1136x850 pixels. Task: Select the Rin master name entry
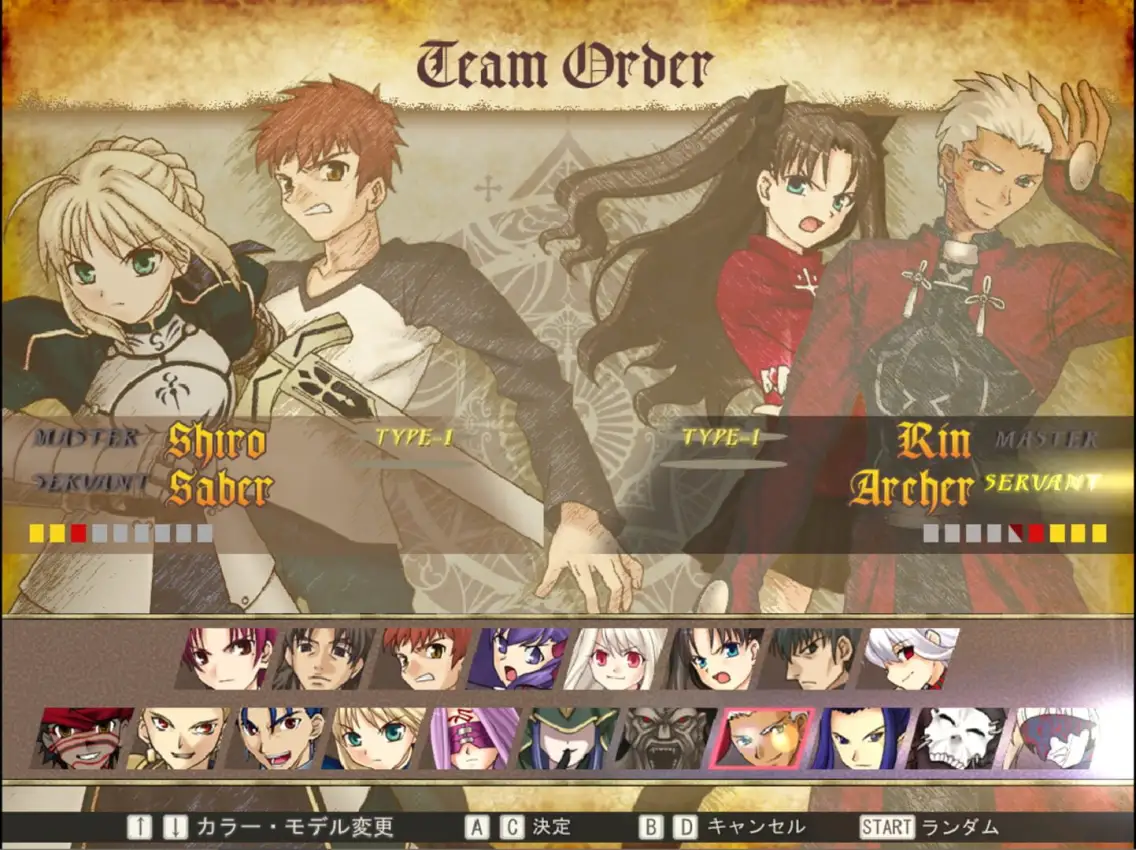pyautogui.click(x=934, y=440)
